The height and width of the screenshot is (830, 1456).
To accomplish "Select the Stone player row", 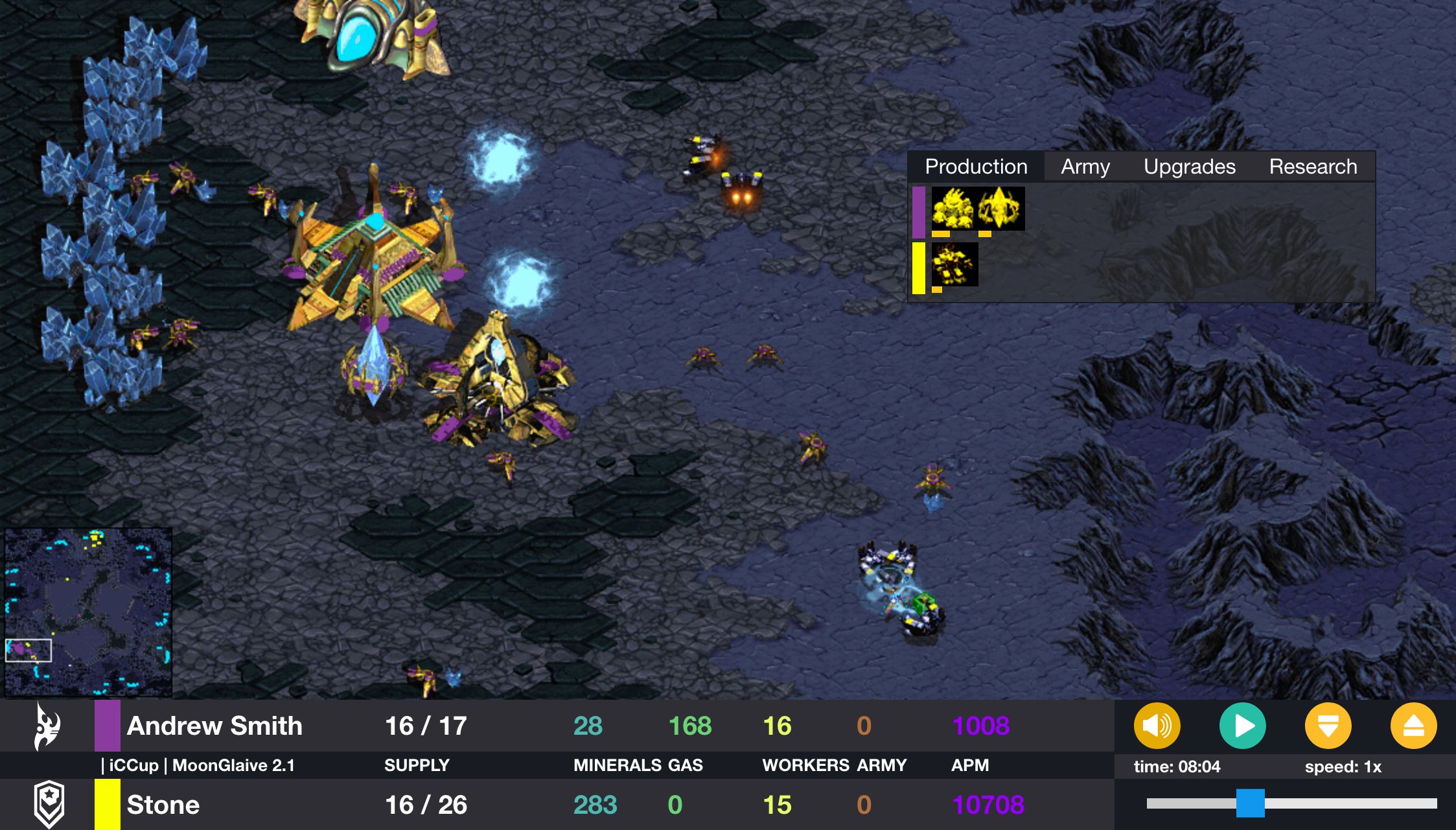I will click(x=163, y=805).
